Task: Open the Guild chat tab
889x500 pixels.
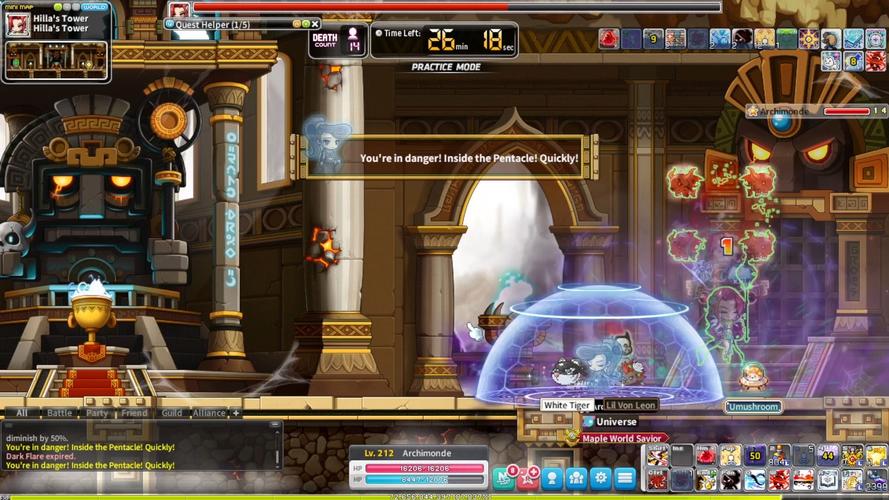Action: (171, 412)
